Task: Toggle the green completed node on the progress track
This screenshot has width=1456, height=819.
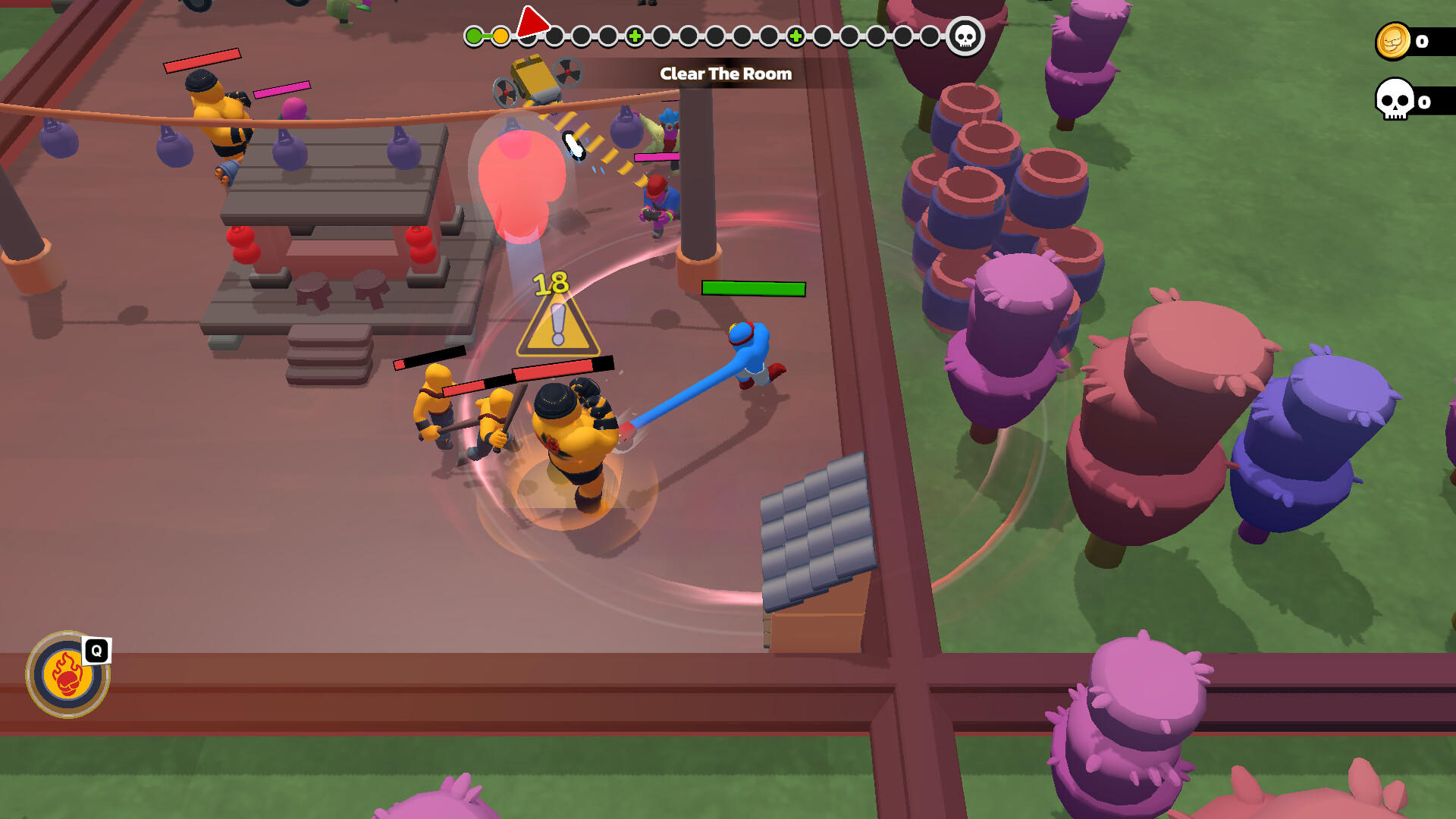Action: click(472, 35)
